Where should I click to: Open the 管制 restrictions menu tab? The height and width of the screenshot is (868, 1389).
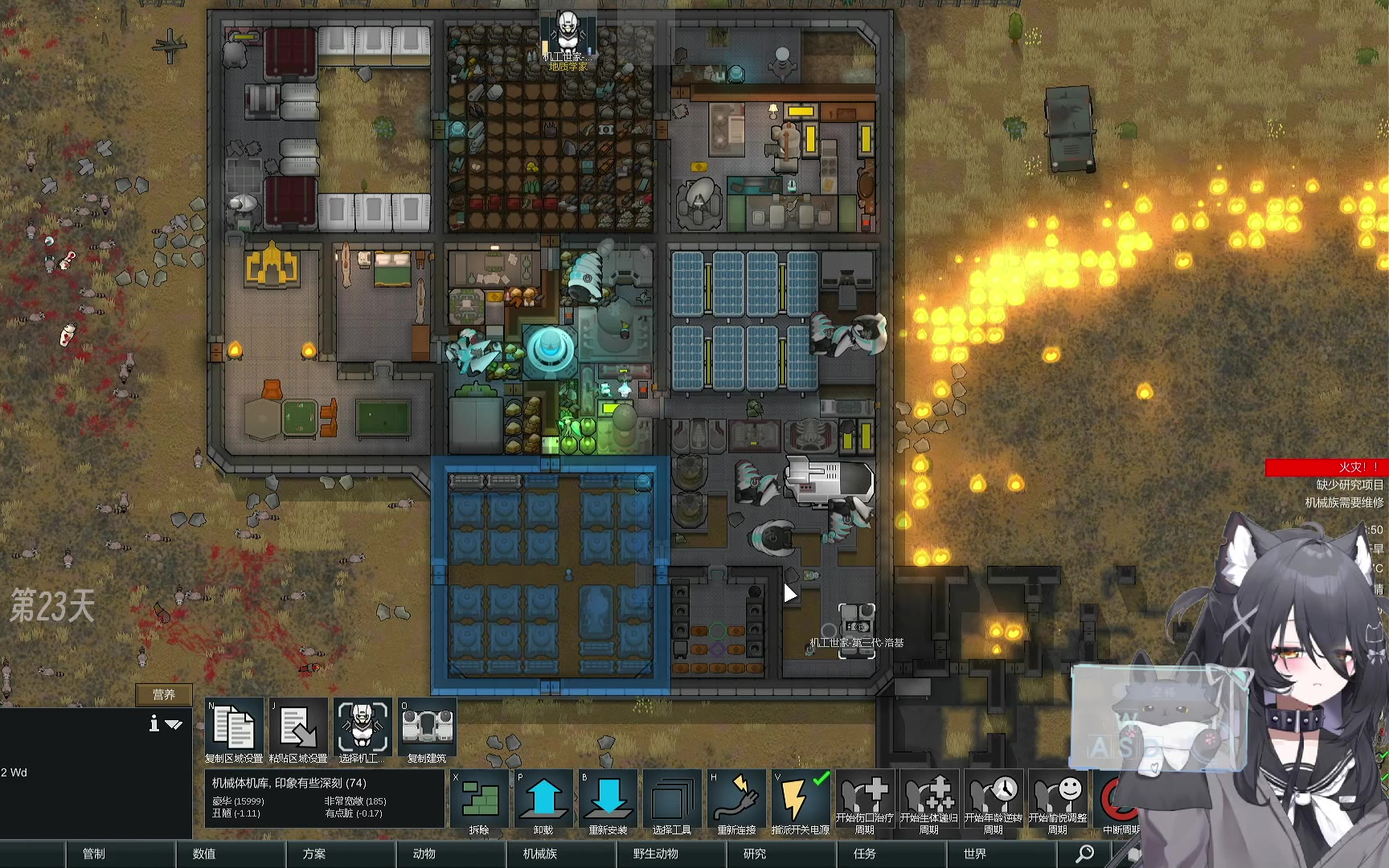[94, 854]
